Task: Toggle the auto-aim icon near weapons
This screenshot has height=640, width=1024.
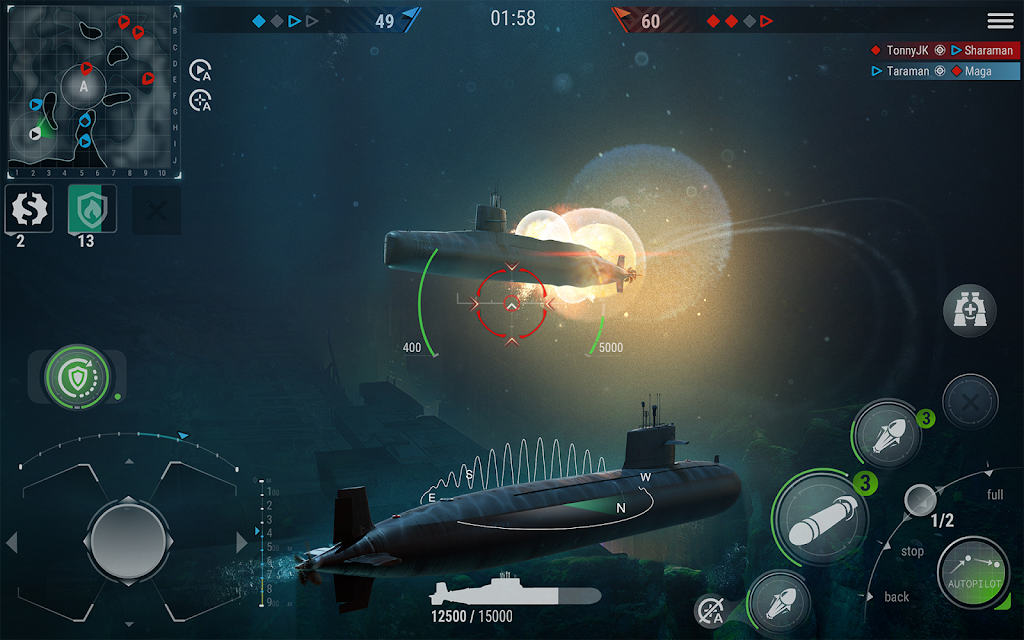Action: [710, 610]
